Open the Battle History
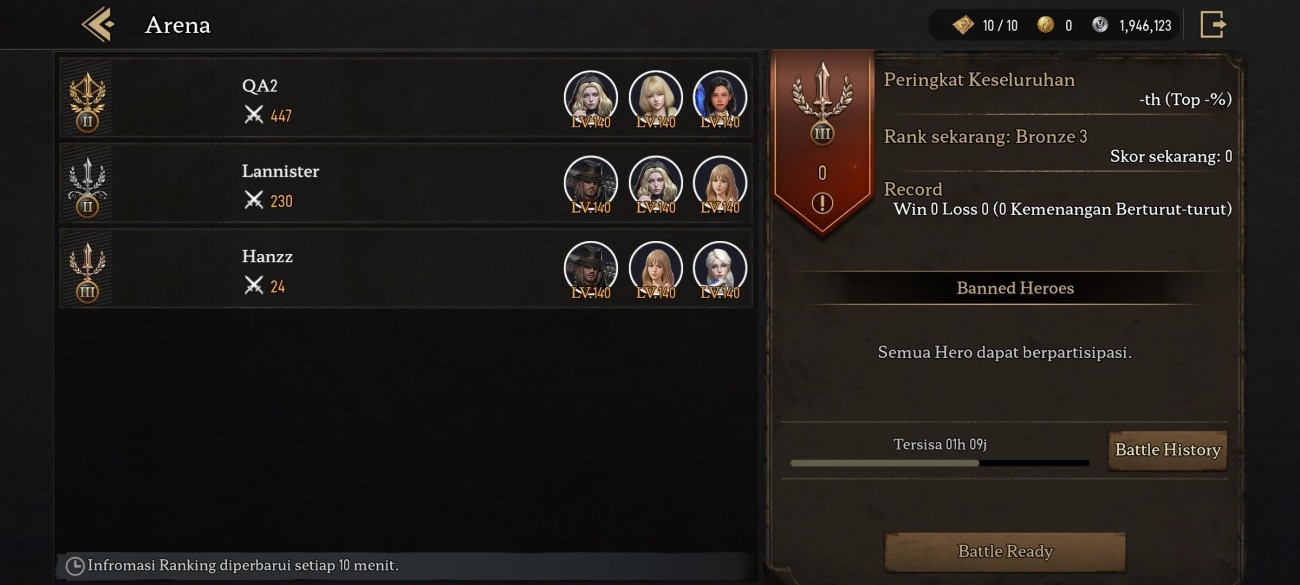The image size is (1300, 585). 1167,450
